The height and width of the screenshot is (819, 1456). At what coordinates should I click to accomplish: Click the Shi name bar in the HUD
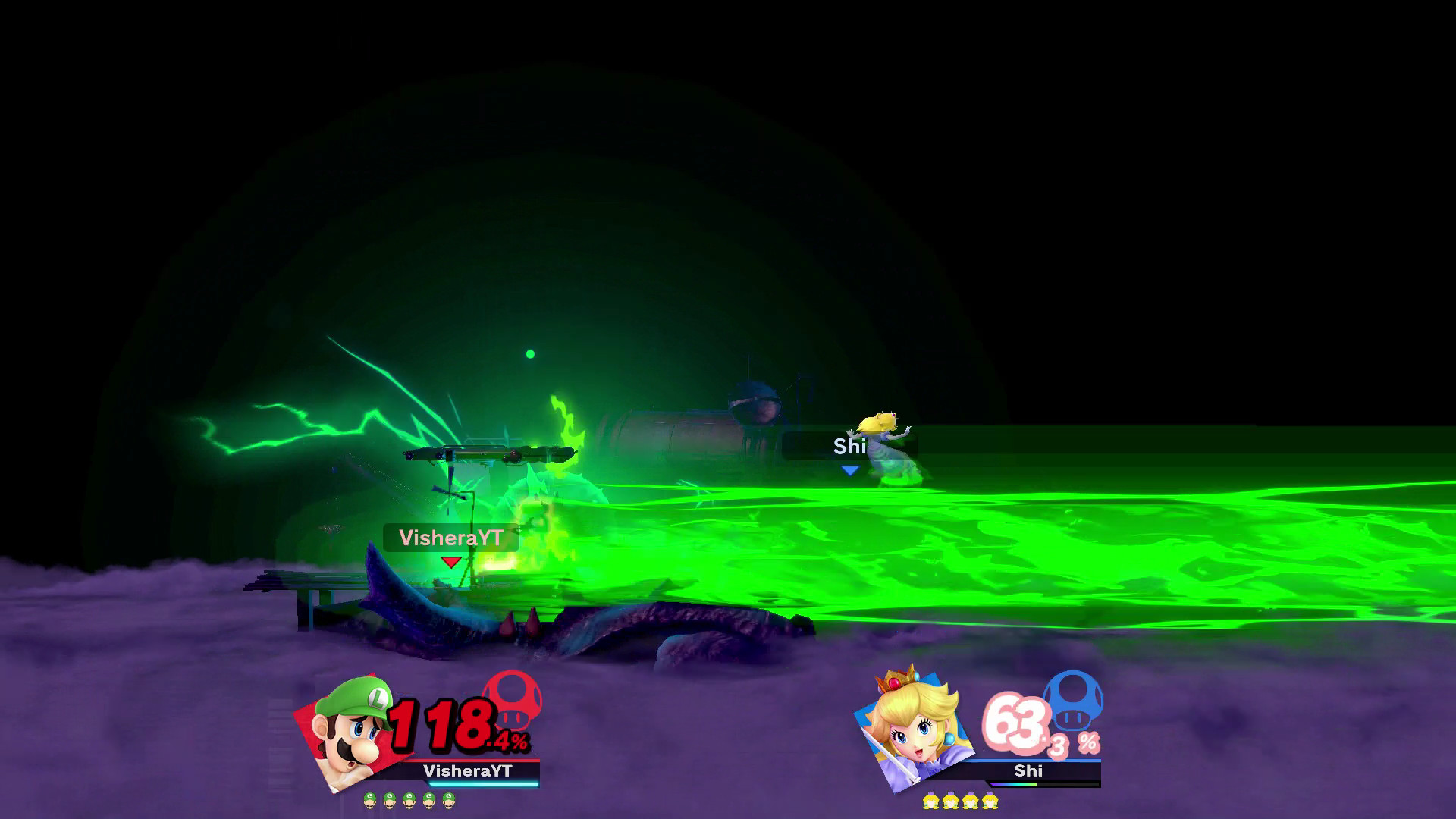tap(1028, 770)
